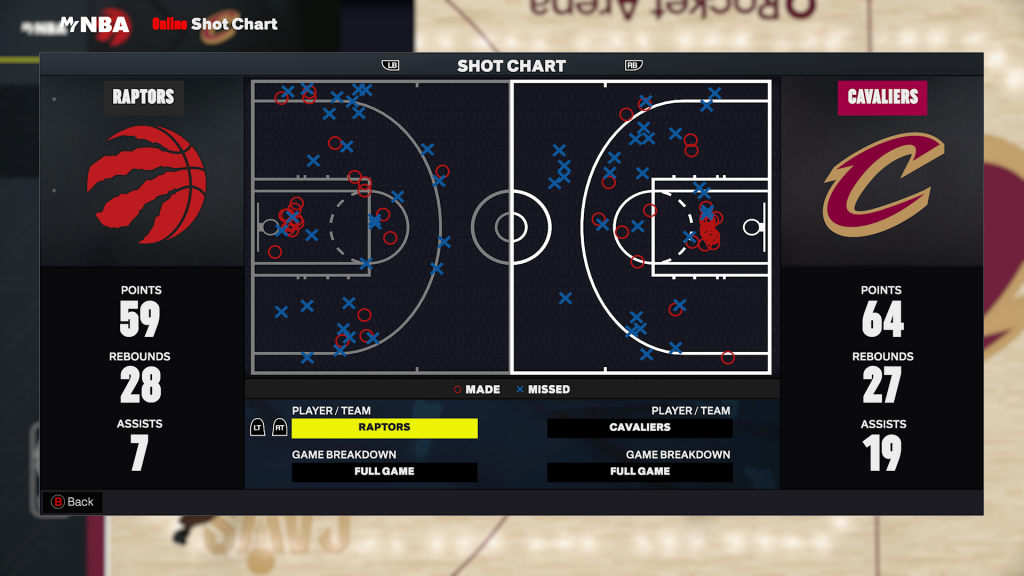Change the Full Game breakdown under Cavaliers selector
The height and width of the screenshot is (576, 1024).
click(640, 472)
